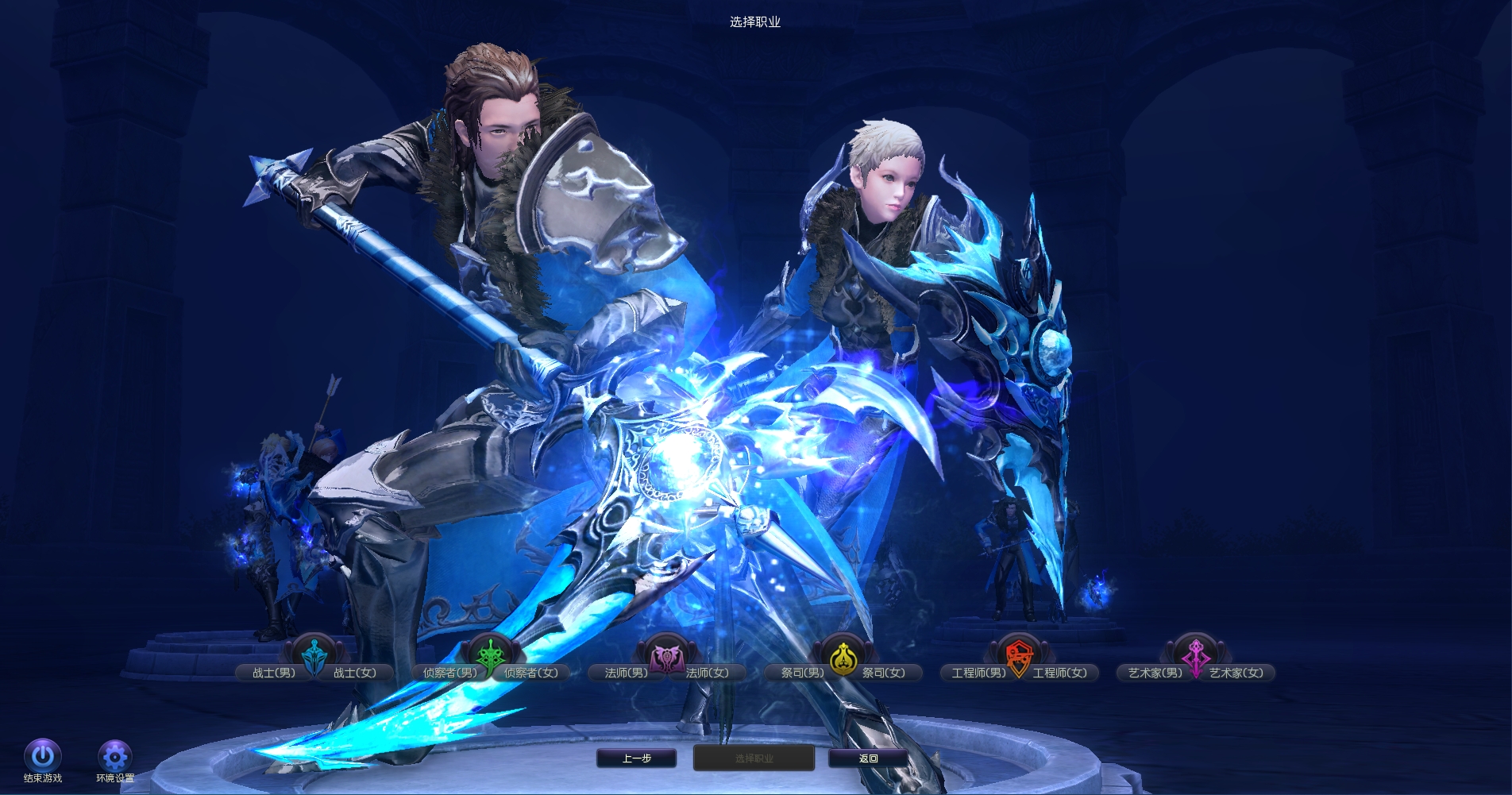Go to the previous step 上一步
Image resolution: width=1512 pixels, height=795 pixels.
636,758
